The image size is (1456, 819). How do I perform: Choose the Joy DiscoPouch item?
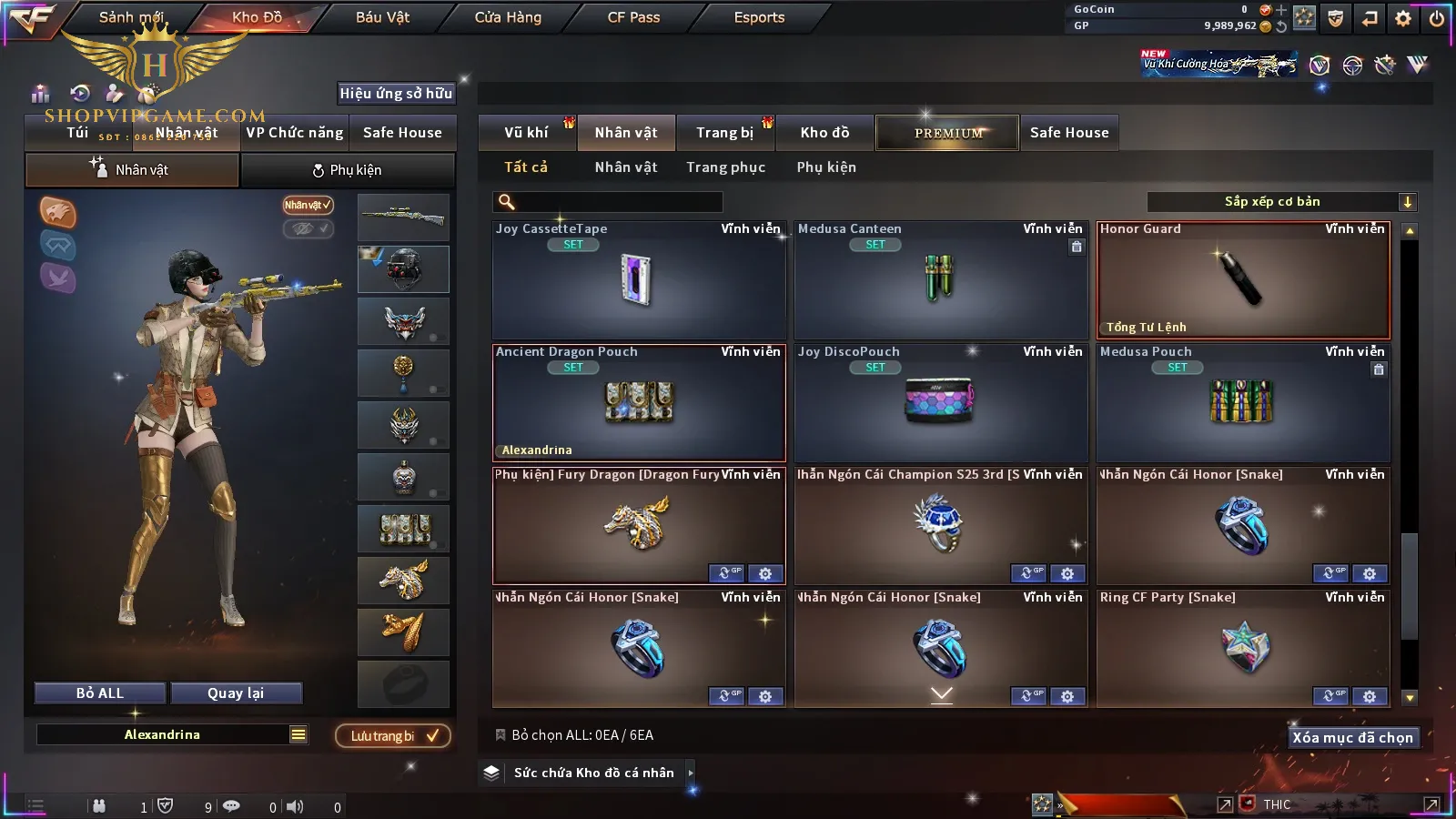(941, 403)
